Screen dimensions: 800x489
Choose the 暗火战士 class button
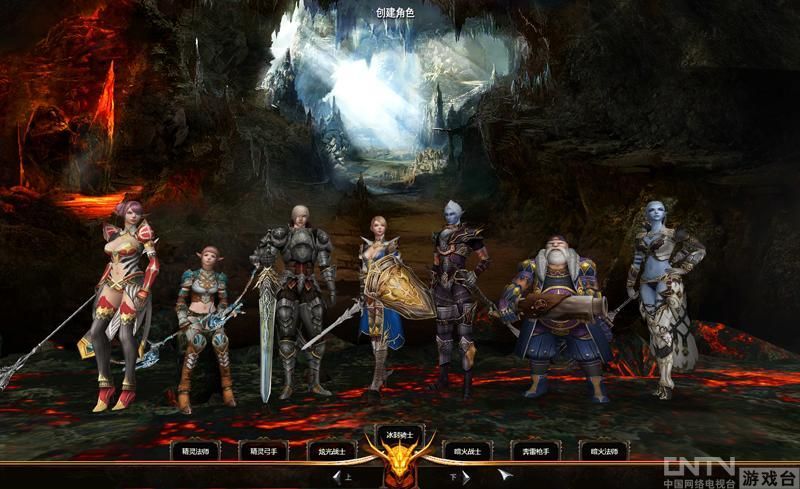(x=467, y=452)
